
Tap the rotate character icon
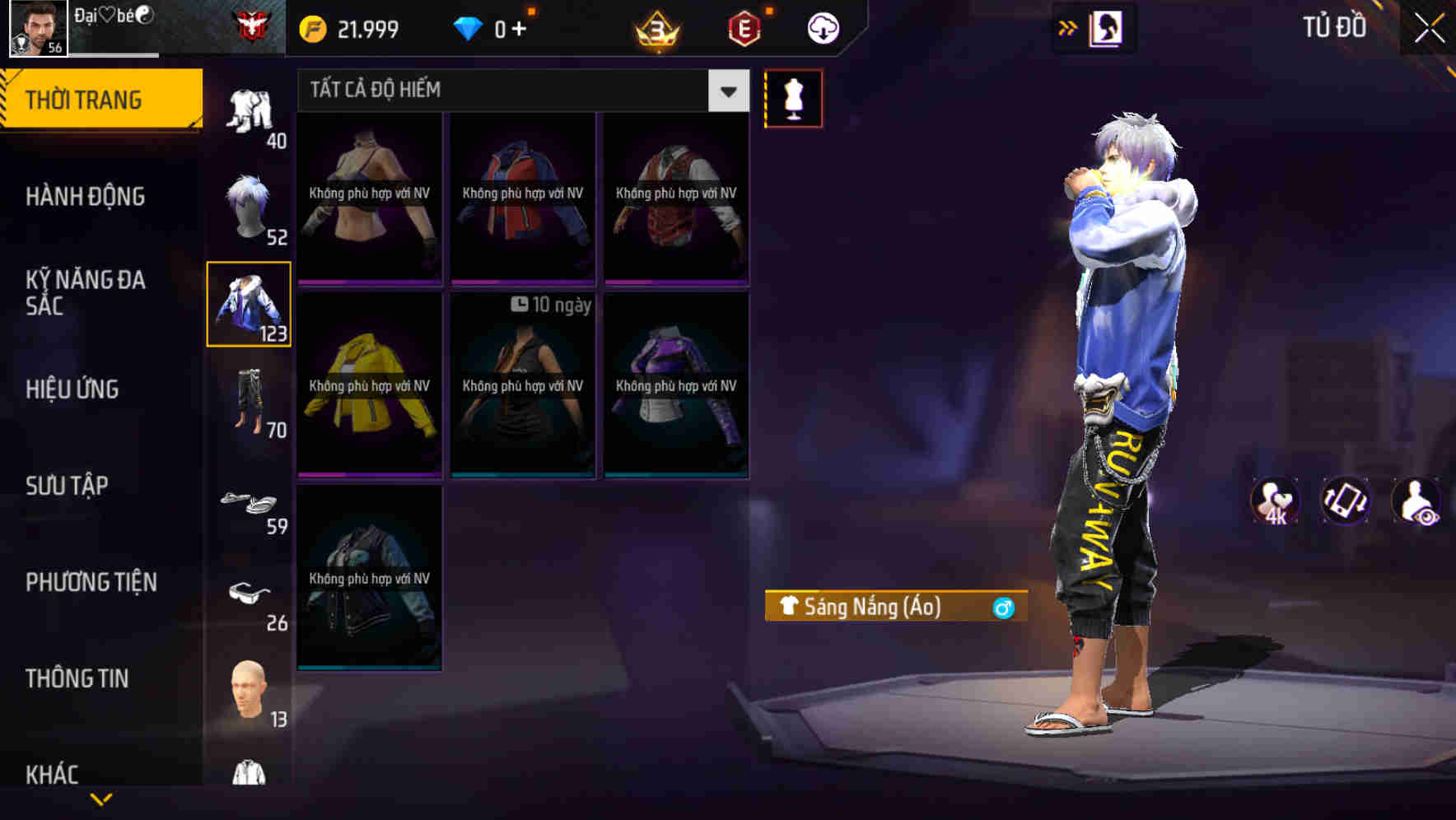point(1347,502)
